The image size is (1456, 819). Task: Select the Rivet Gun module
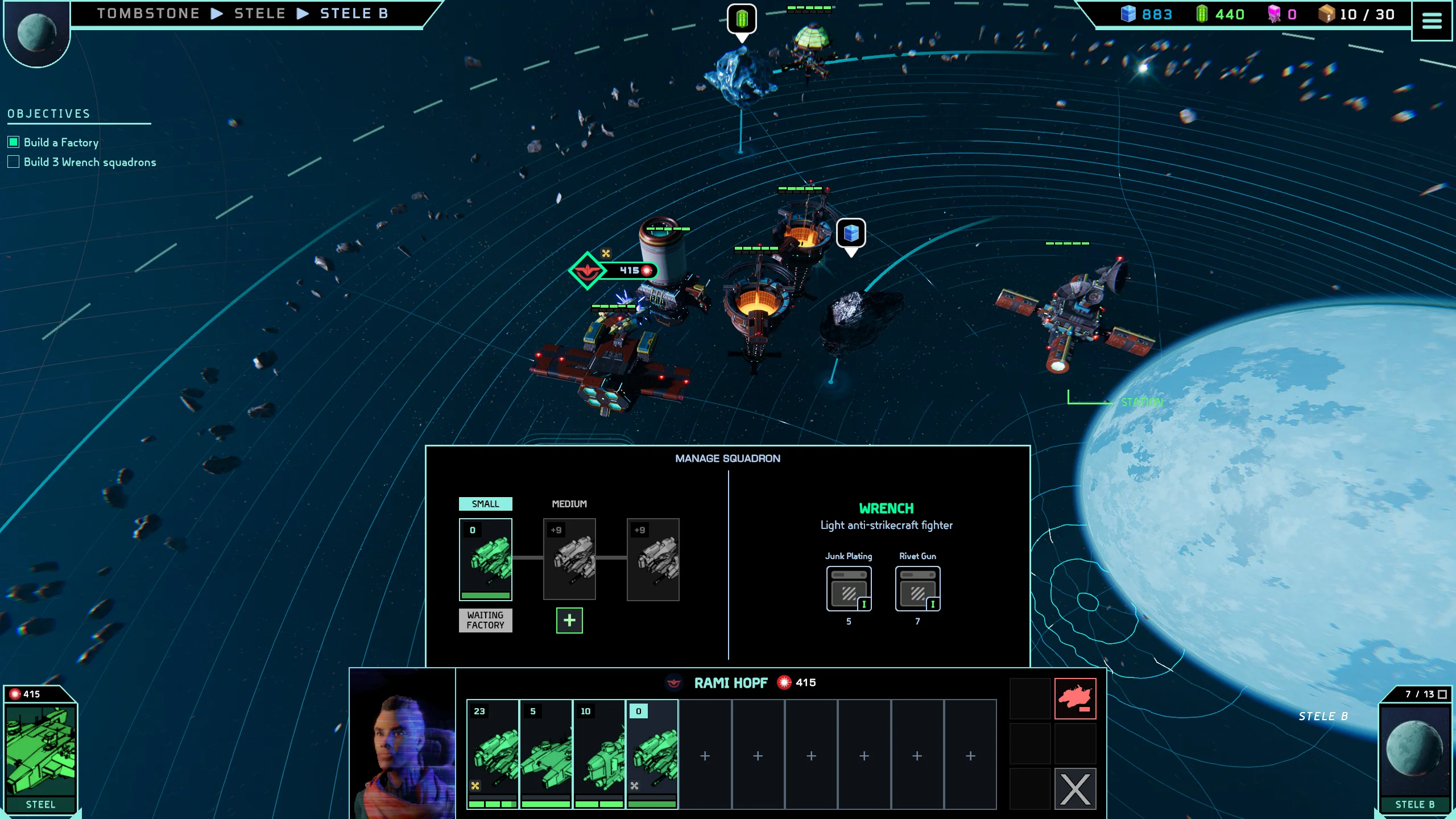(917, 589)
